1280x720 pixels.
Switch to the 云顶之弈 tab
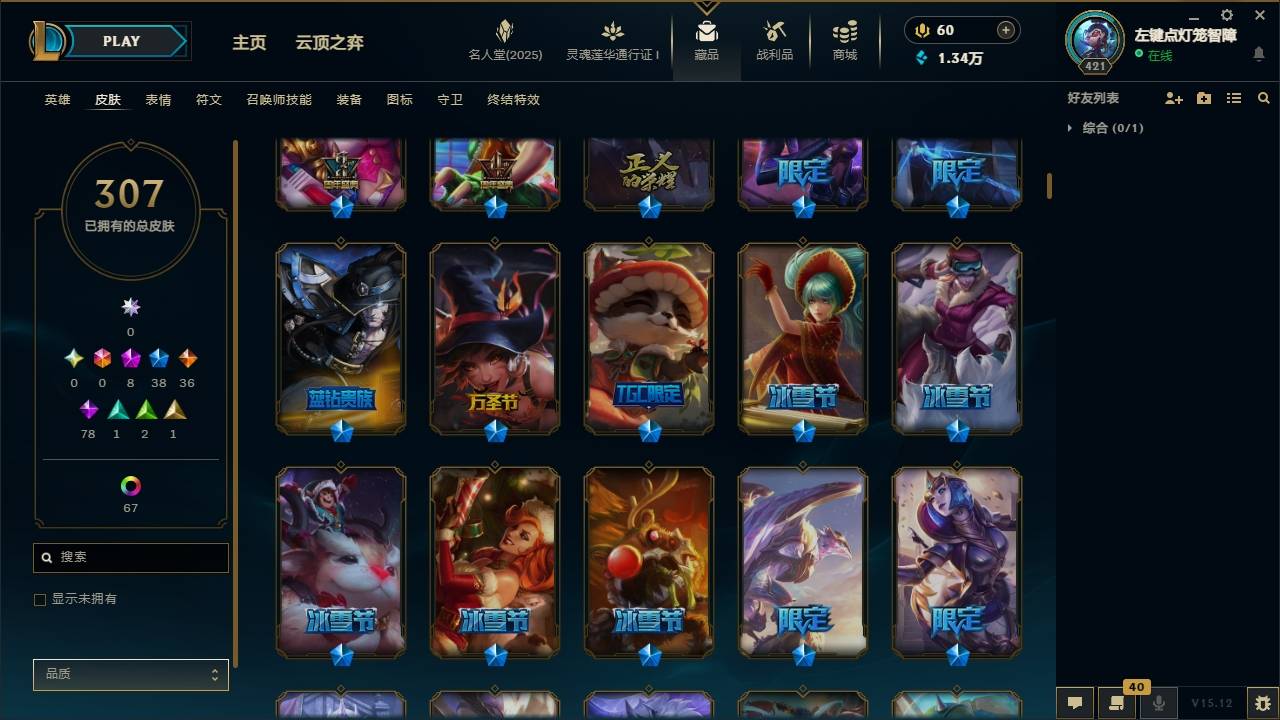click(x=328, y=42)
